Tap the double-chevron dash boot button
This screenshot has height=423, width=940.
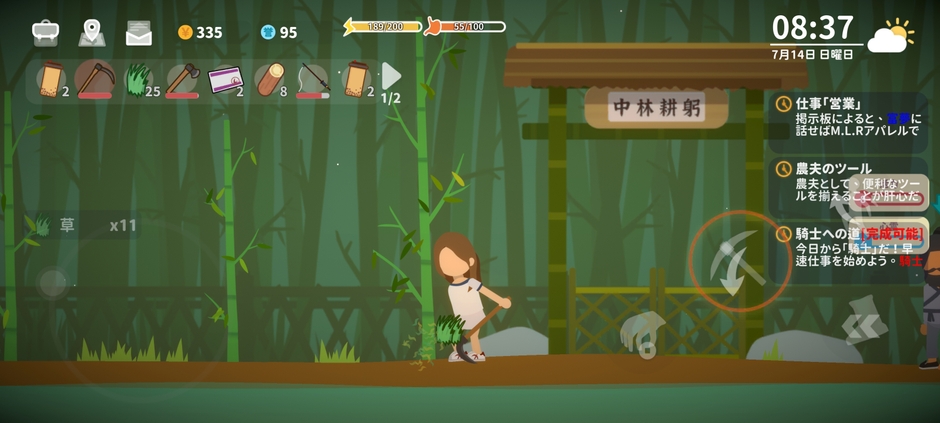(x=862, y=322)
